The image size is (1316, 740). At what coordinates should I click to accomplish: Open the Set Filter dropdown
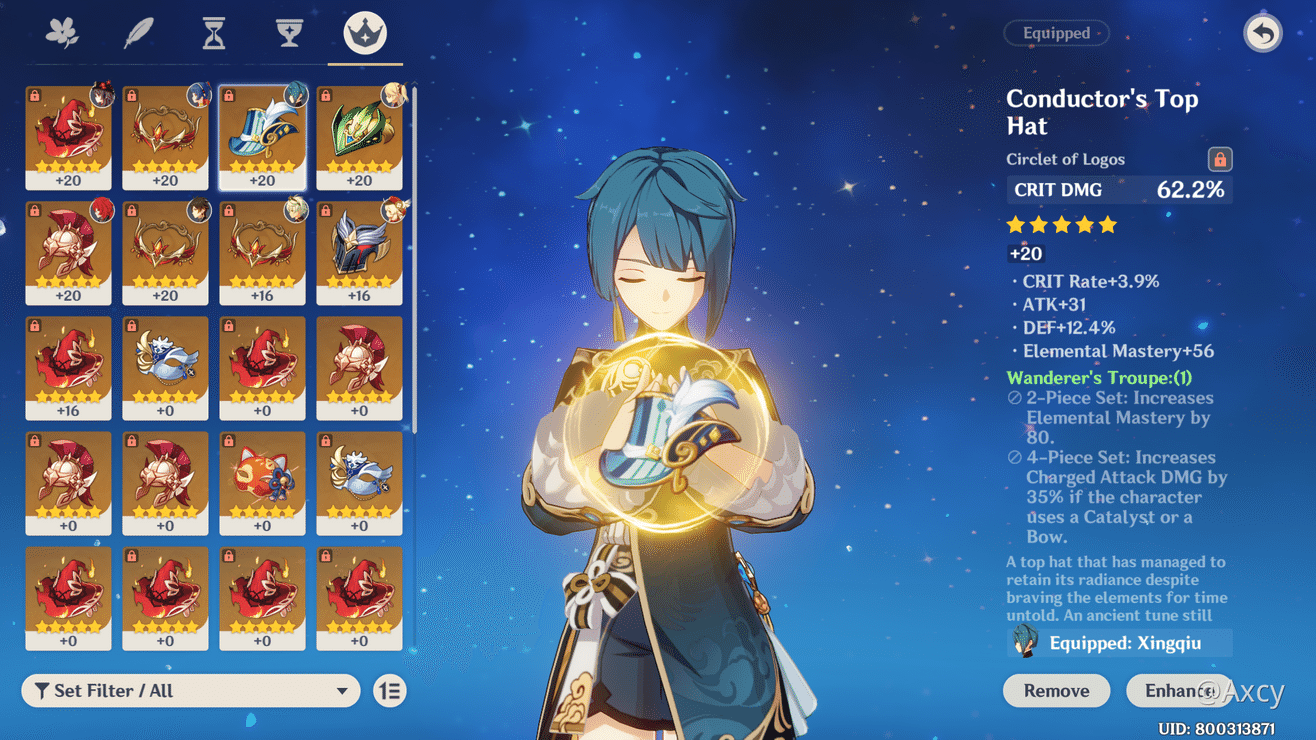coord(190,691)
